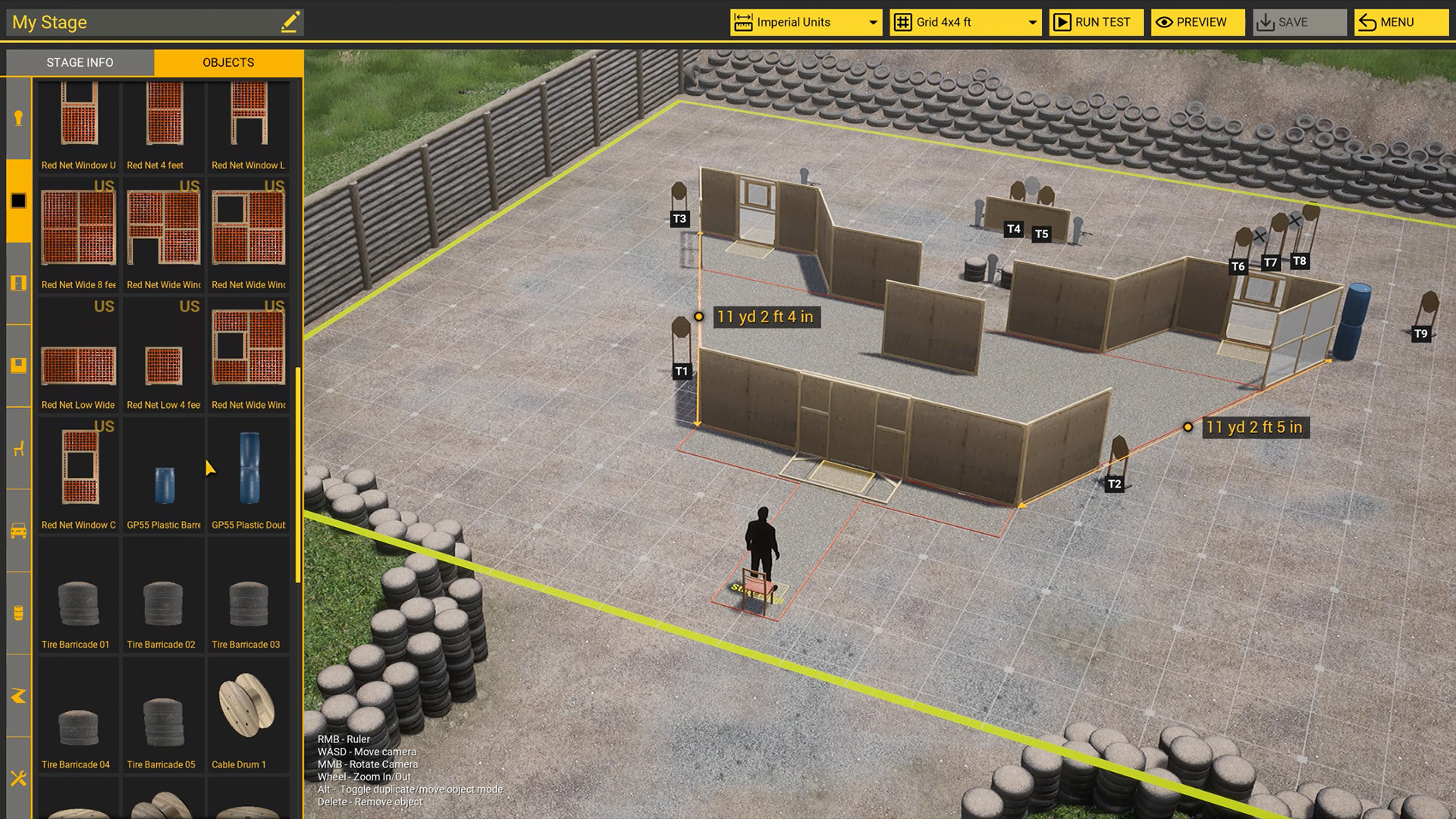
Task: Select the OBJECTS tab
Action: tap(228, 62)
